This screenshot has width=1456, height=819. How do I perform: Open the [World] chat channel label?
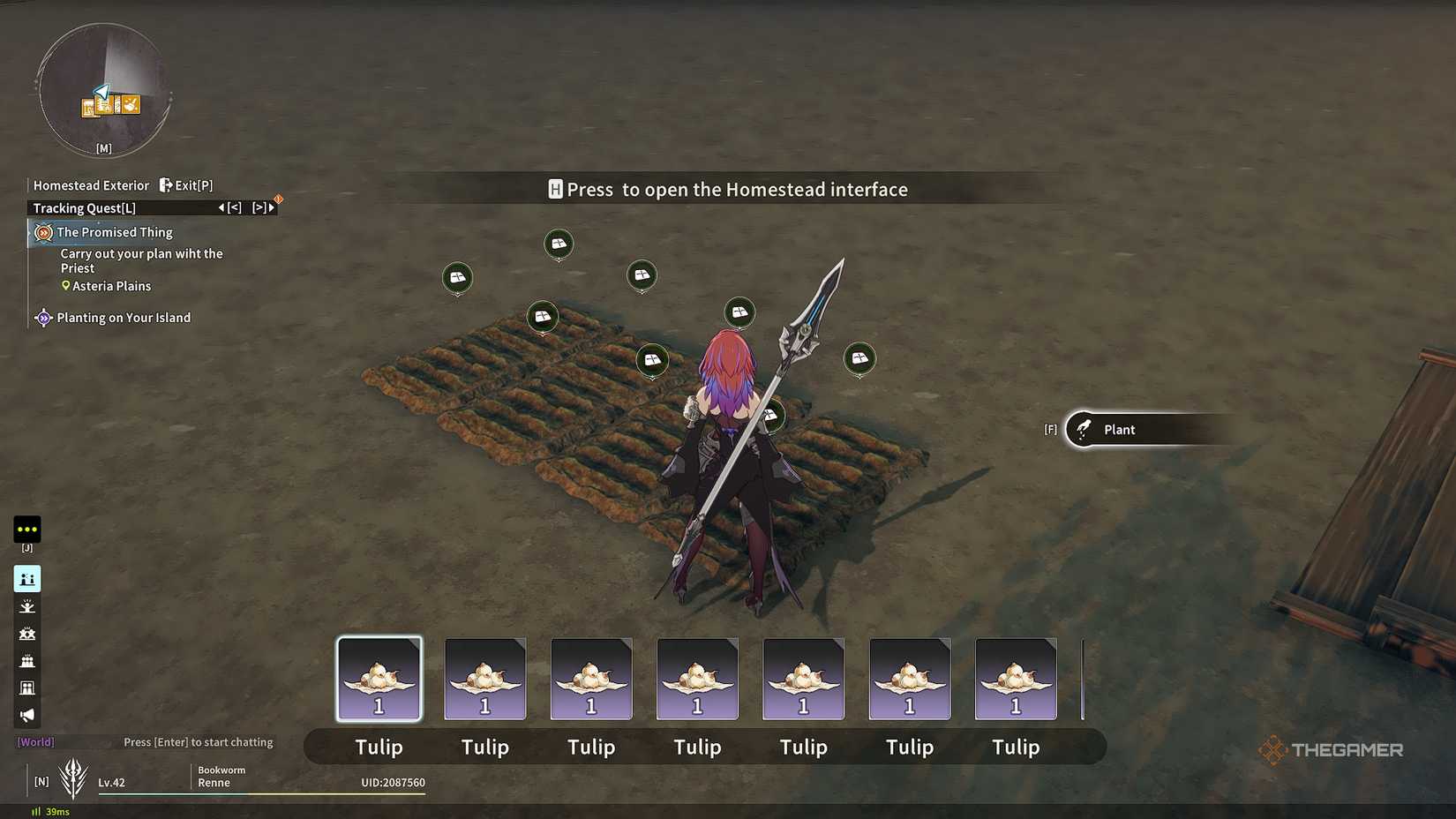click(x=34, y=742)
